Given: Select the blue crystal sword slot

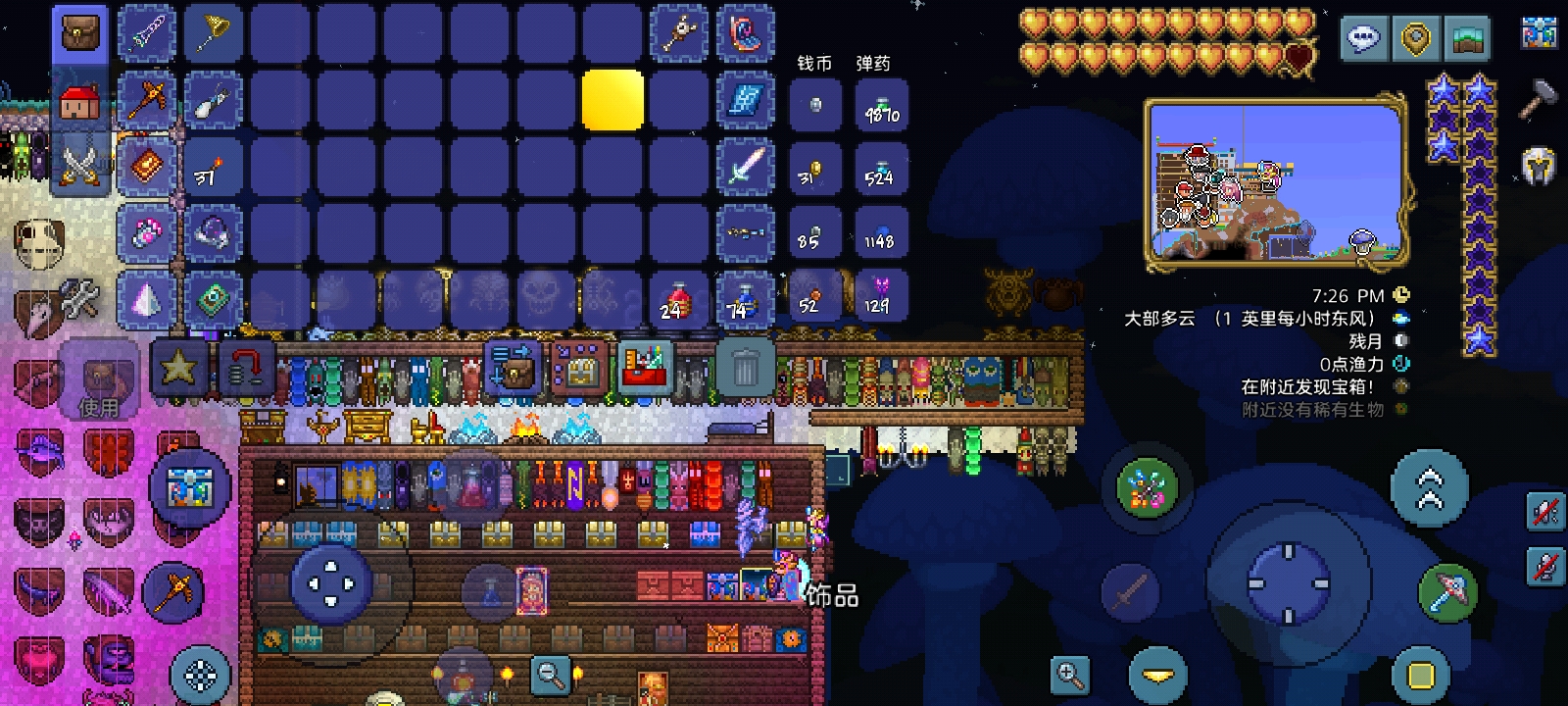Looking at the screenshot, I should point(745,166).
